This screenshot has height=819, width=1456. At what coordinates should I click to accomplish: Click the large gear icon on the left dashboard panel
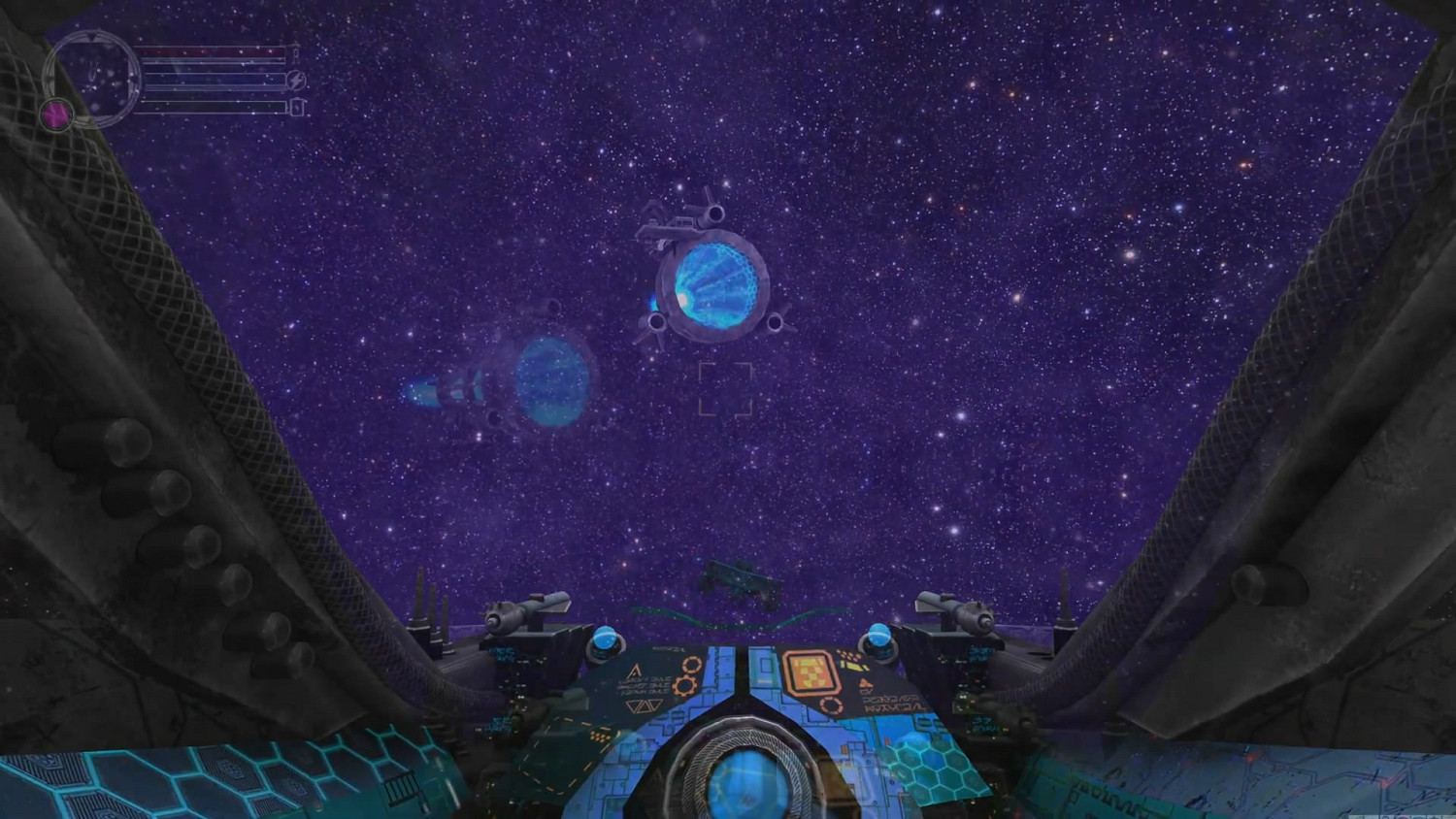coord(682,683)
